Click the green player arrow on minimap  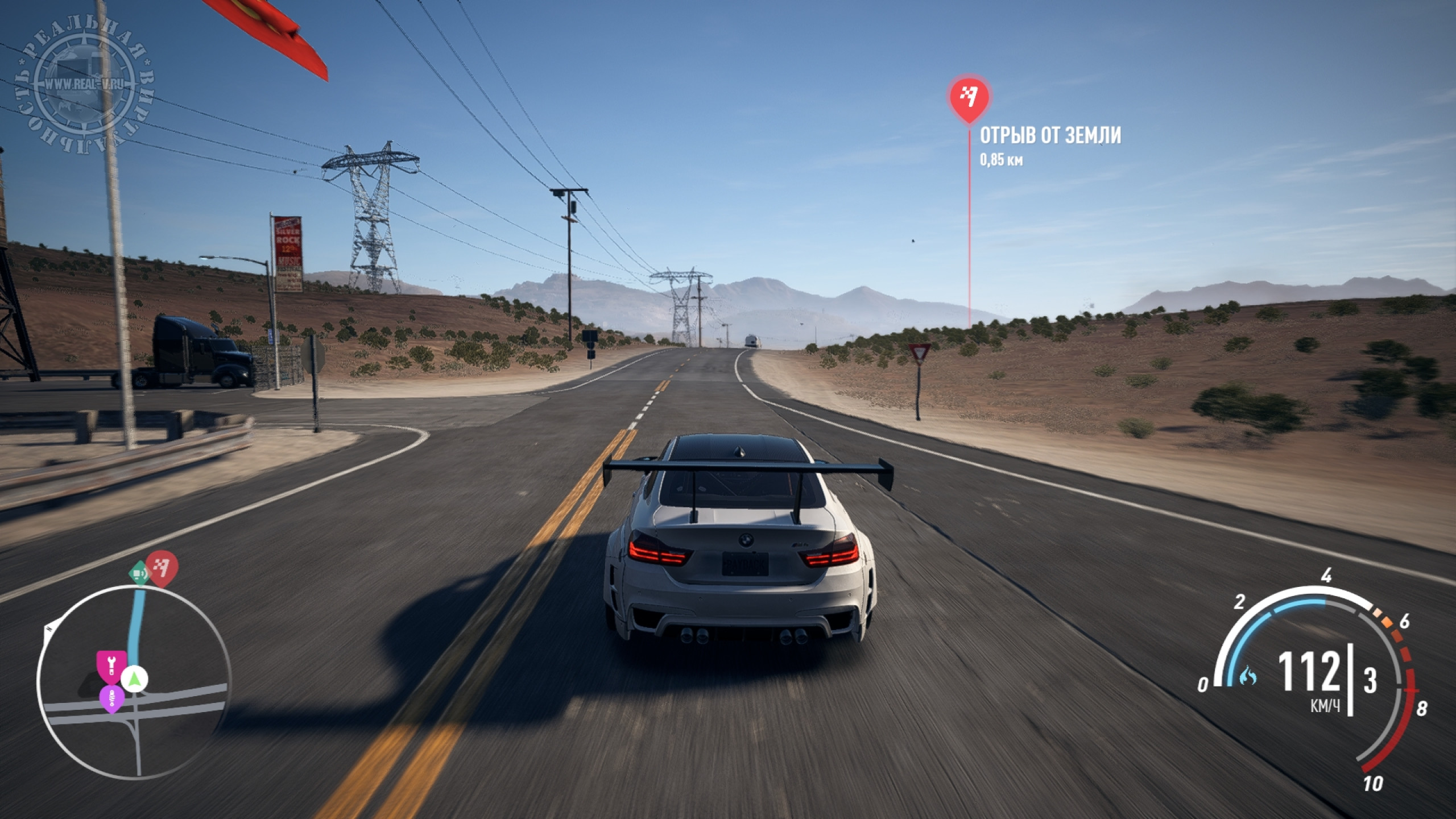(x=135, y=678)
